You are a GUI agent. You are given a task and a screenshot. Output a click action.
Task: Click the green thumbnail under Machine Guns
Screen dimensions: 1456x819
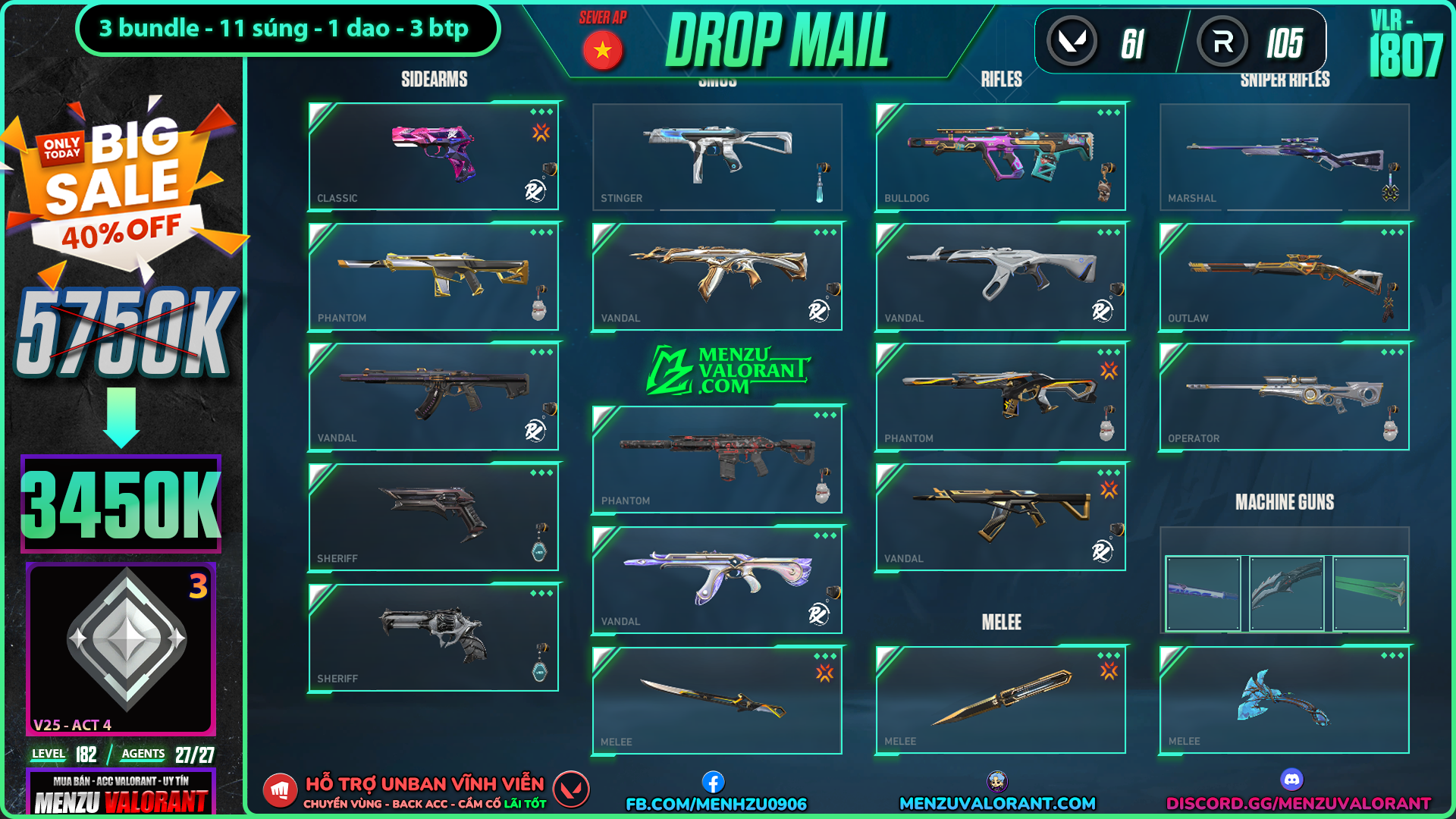tap(1370, 594)
